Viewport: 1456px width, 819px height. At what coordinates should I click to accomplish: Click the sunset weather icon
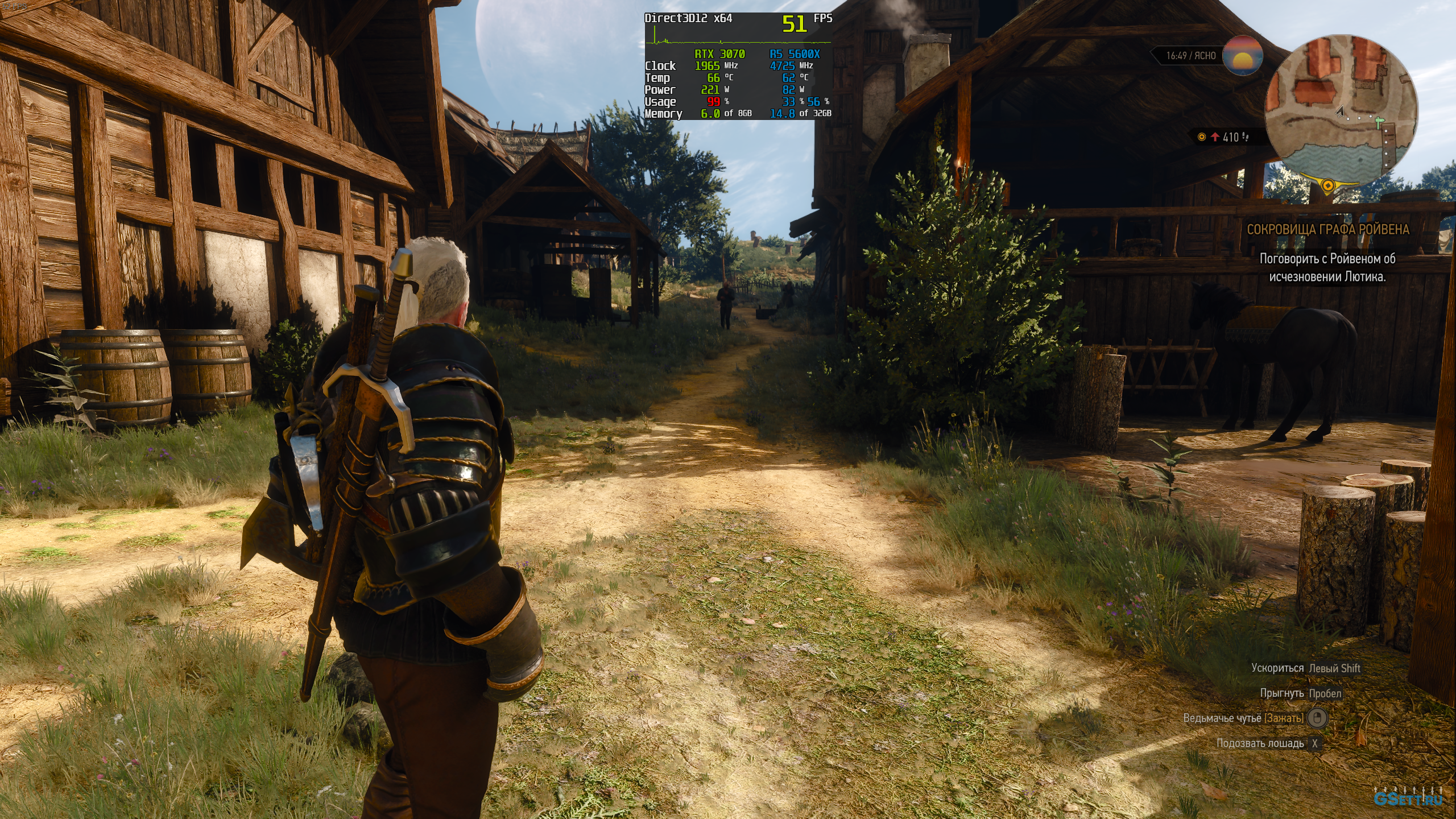(1243, 55)
